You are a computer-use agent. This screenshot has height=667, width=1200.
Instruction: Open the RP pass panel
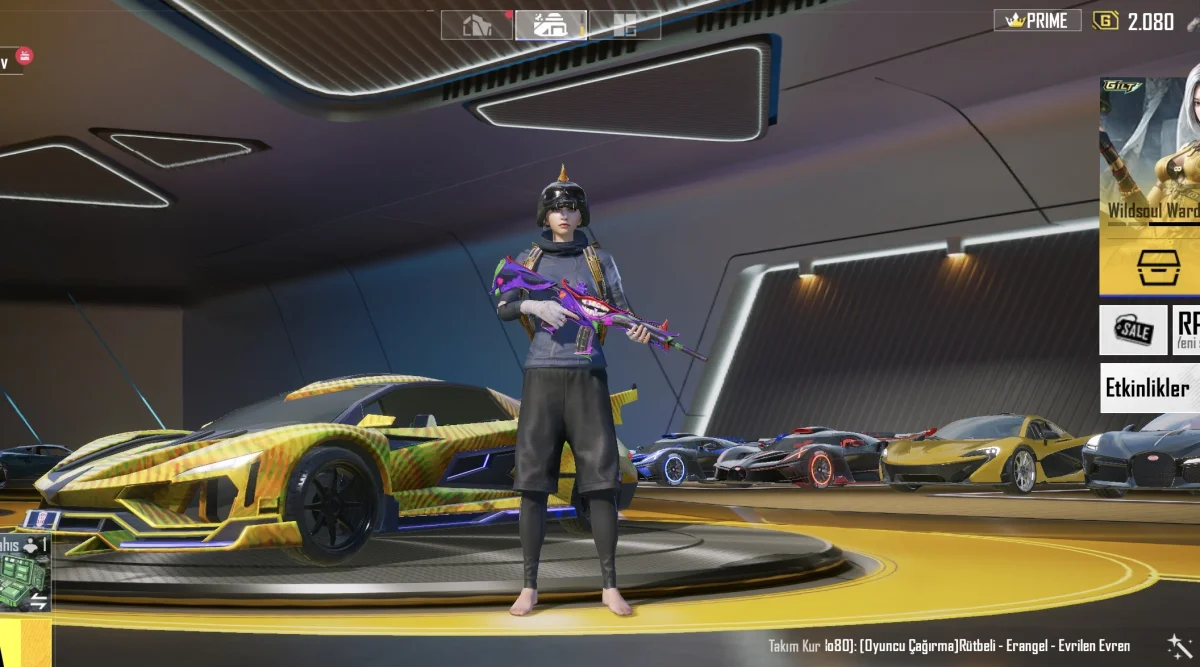1187,330
